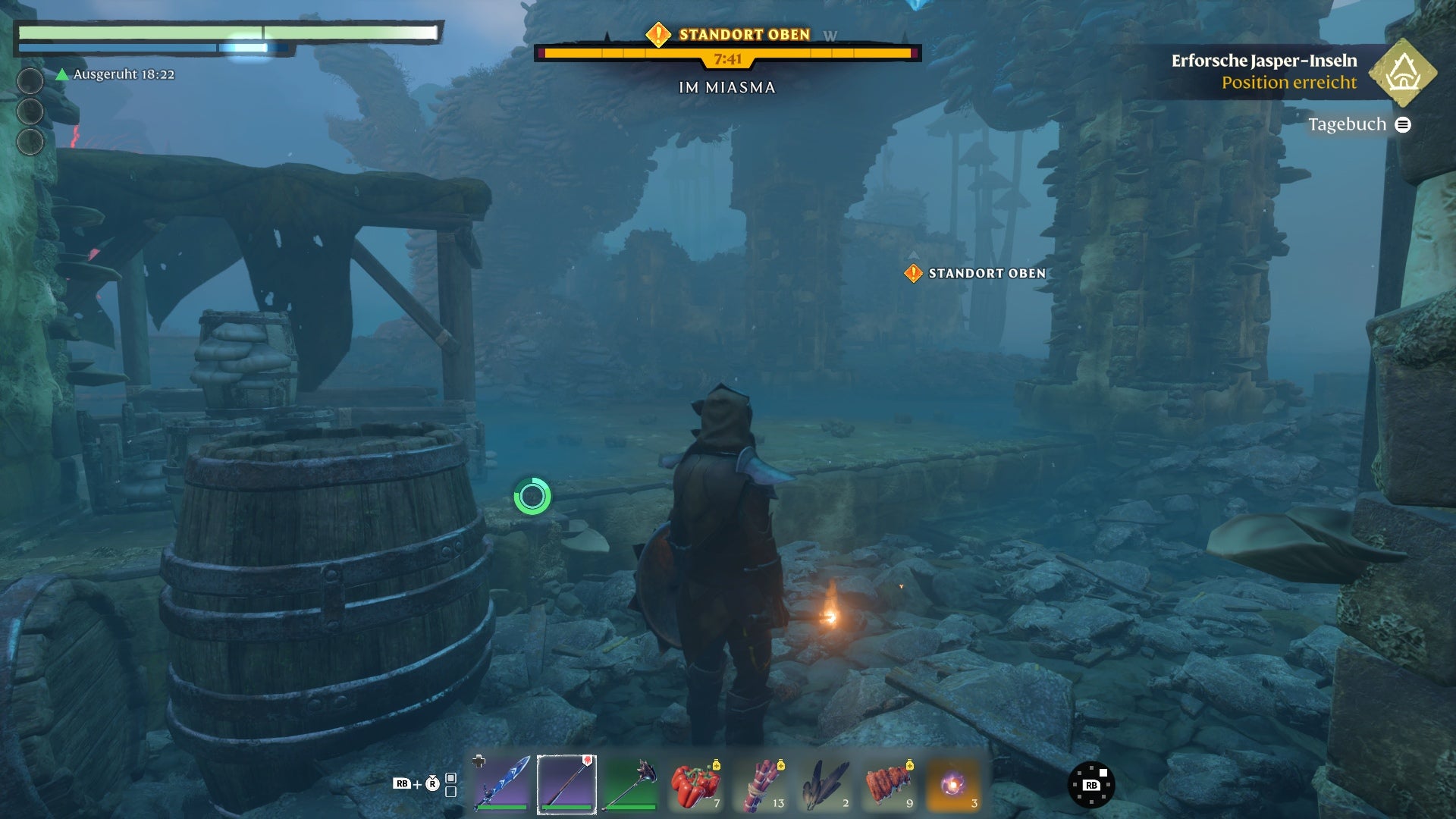
Task: Eat the grilled ribs from hotbar
Action: point(890,784)
